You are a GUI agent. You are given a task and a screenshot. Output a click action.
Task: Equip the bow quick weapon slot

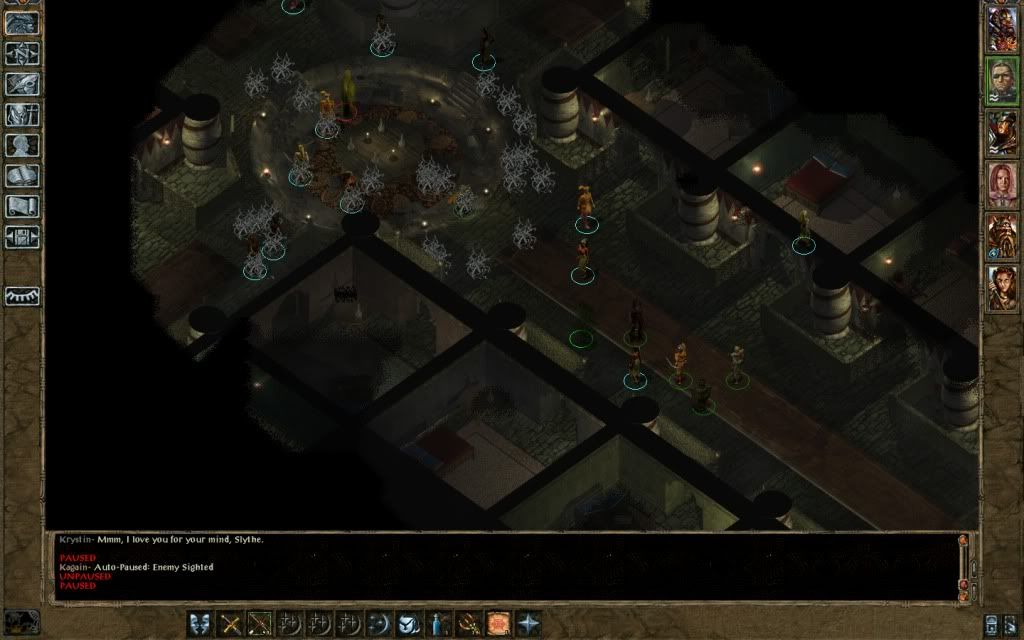pyautogui.click(x=261, y=624)
